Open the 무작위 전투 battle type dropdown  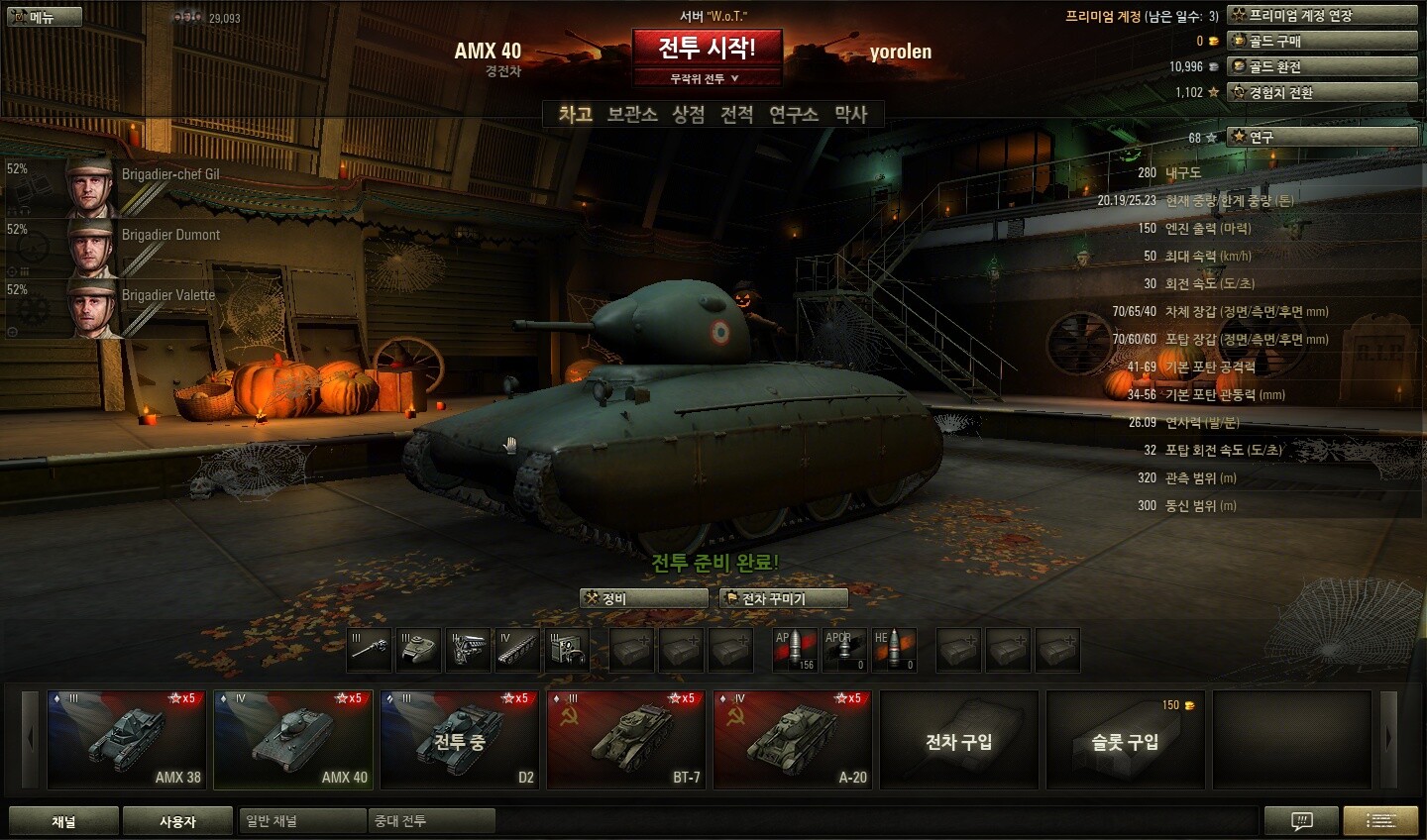click(706, 79)
